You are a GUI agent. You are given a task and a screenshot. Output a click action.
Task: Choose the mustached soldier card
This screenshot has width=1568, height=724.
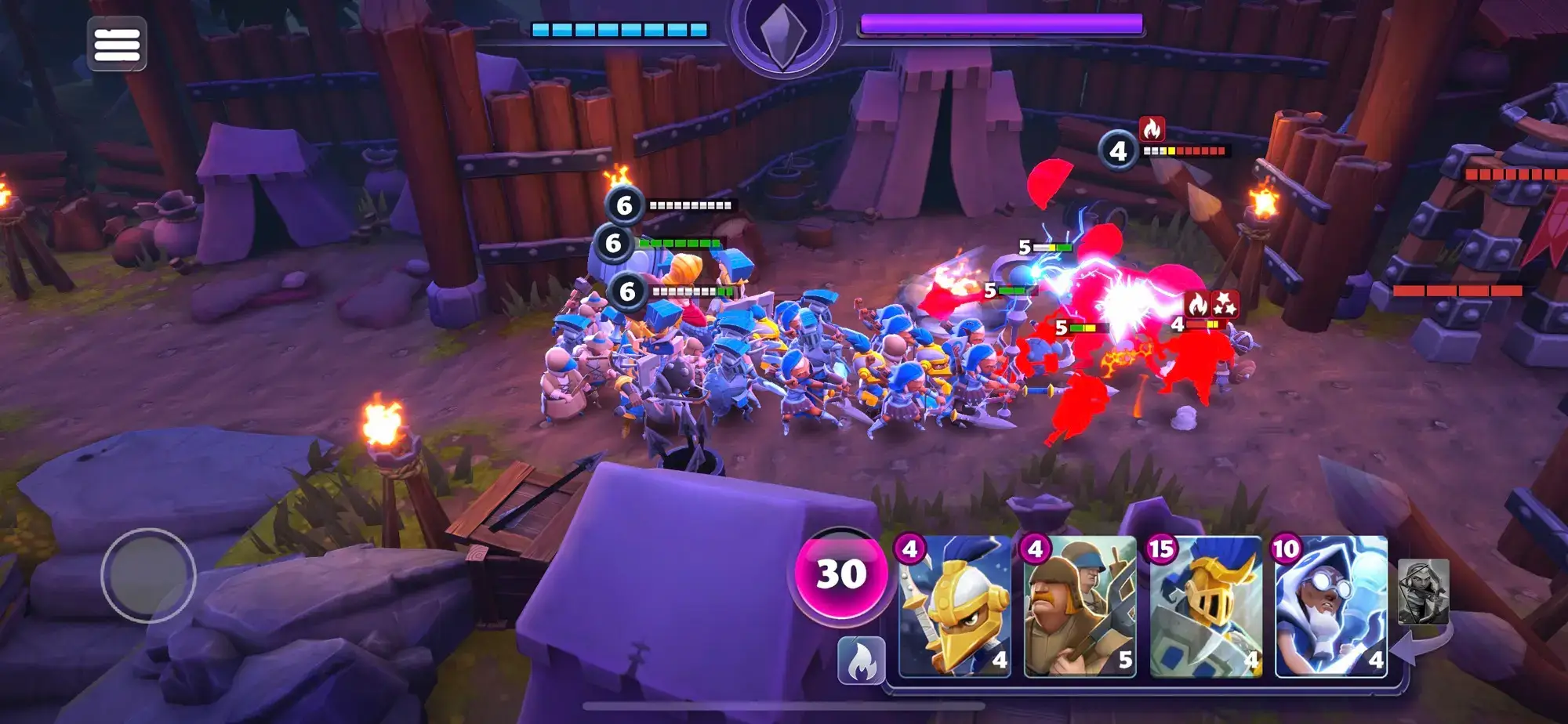(x=1080, y=606)
